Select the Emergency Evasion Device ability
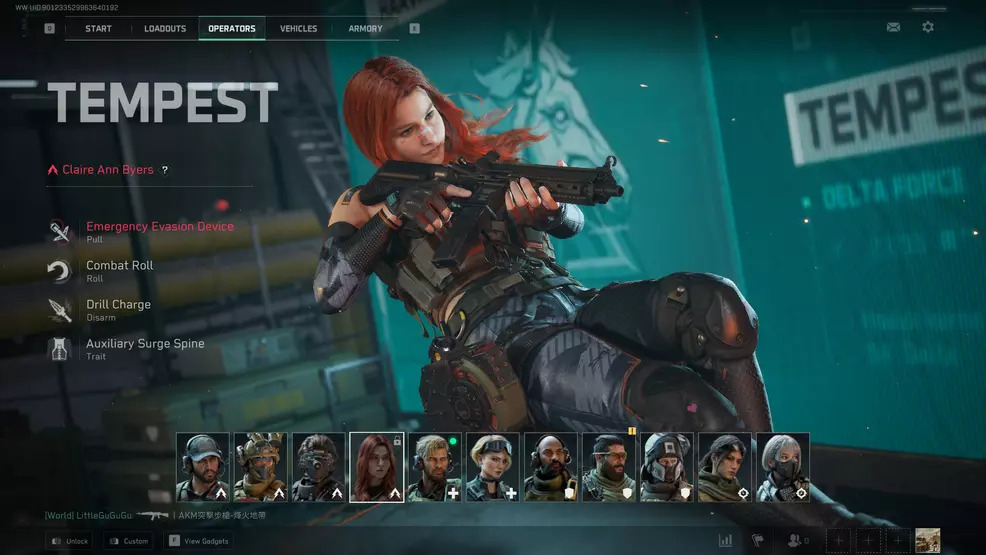 click(x=159, y=227)
